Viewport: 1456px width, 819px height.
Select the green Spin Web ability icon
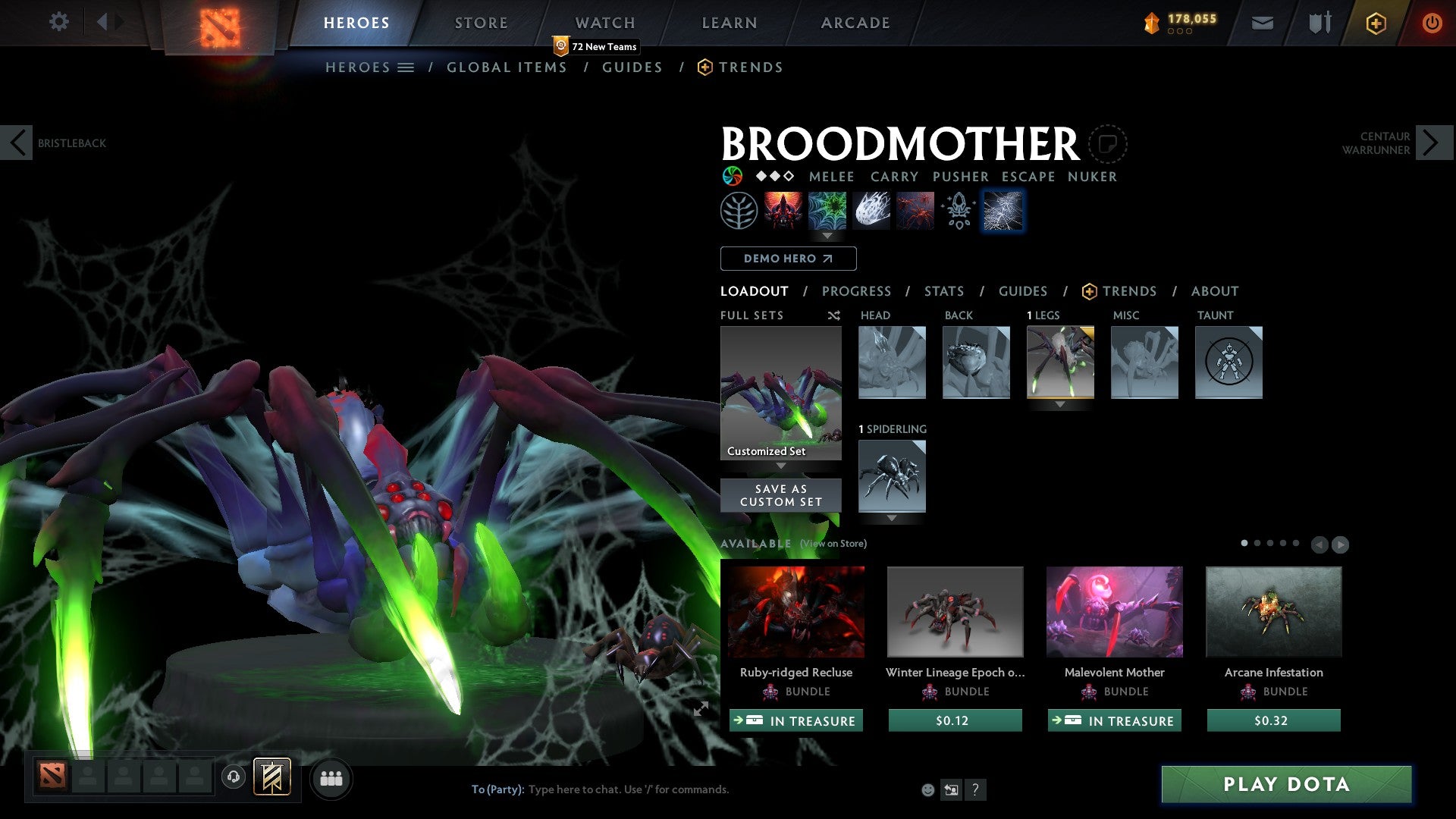click(827, 211)
